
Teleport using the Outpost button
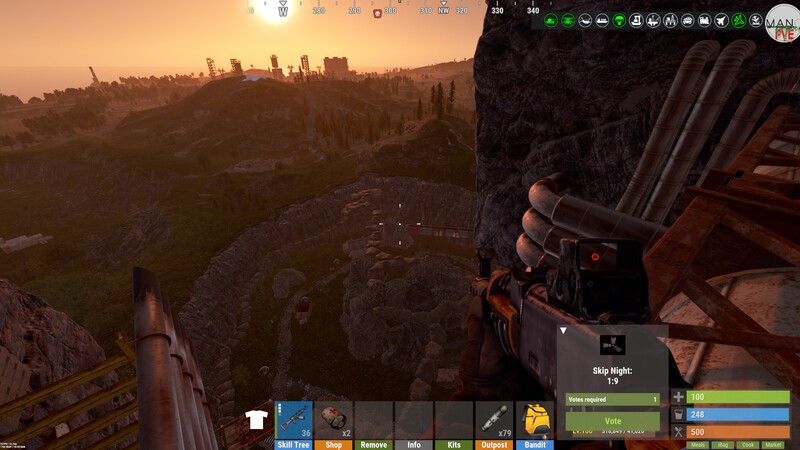pos(494,444)
